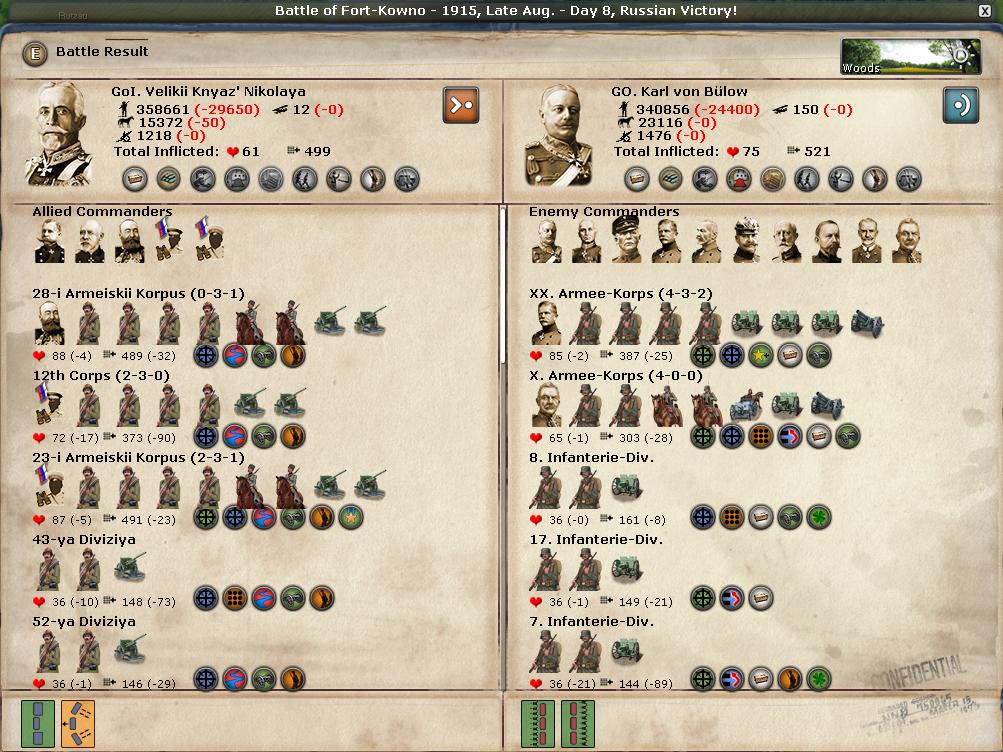Select the XX. Armee-Korps commander portrait
Image resolution: width=1003 pixels, height=752 pixels.
coord(546,324)
